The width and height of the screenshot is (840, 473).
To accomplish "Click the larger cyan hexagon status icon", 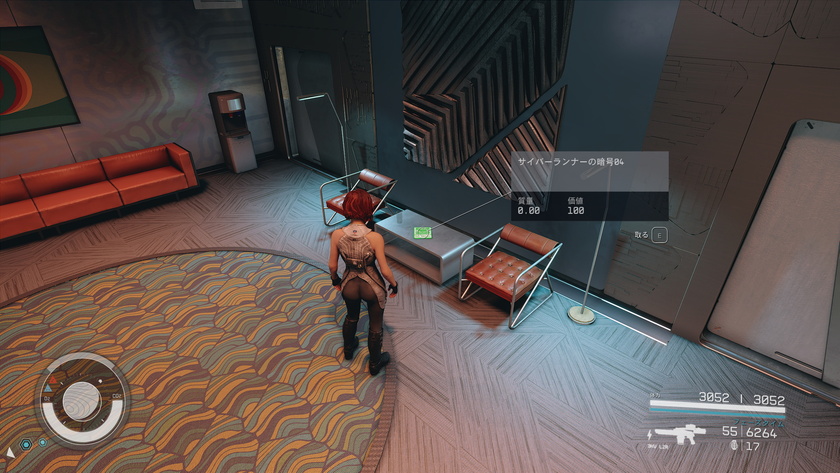I will (x=26, y=443).
